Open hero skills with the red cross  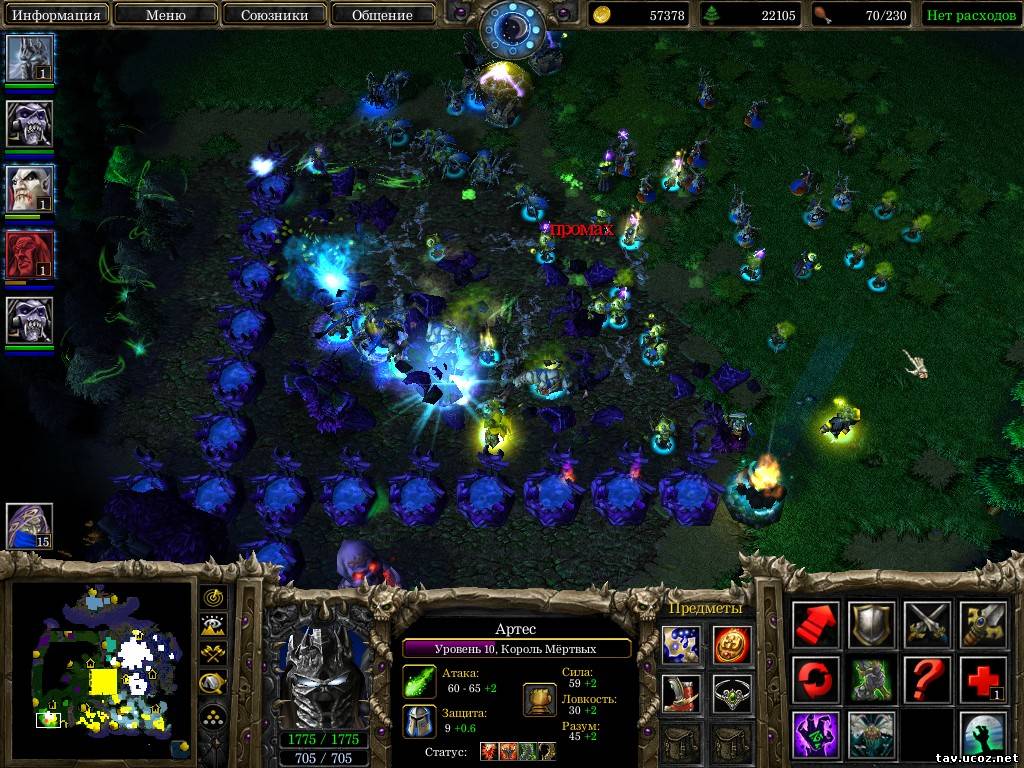[x=983, y=680]
